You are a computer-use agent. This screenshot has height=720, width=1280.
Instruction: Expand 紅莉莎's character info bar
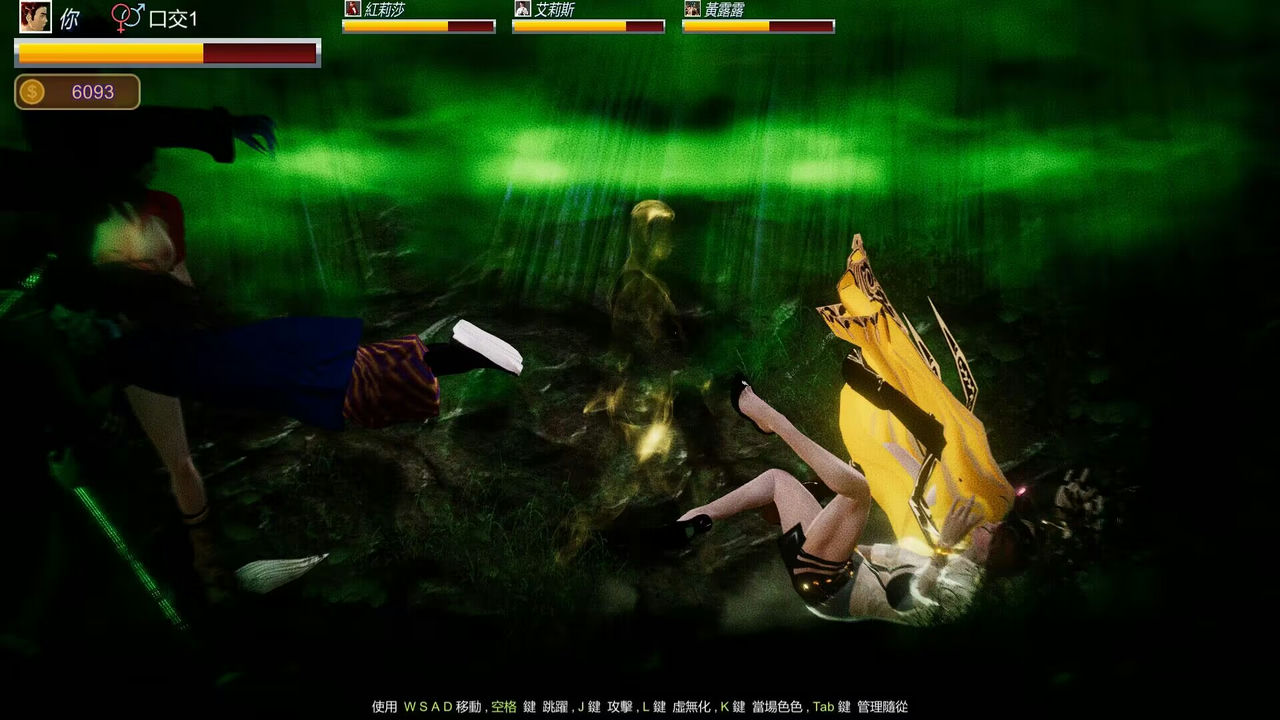pyautogui.click(x=417, y=18)
